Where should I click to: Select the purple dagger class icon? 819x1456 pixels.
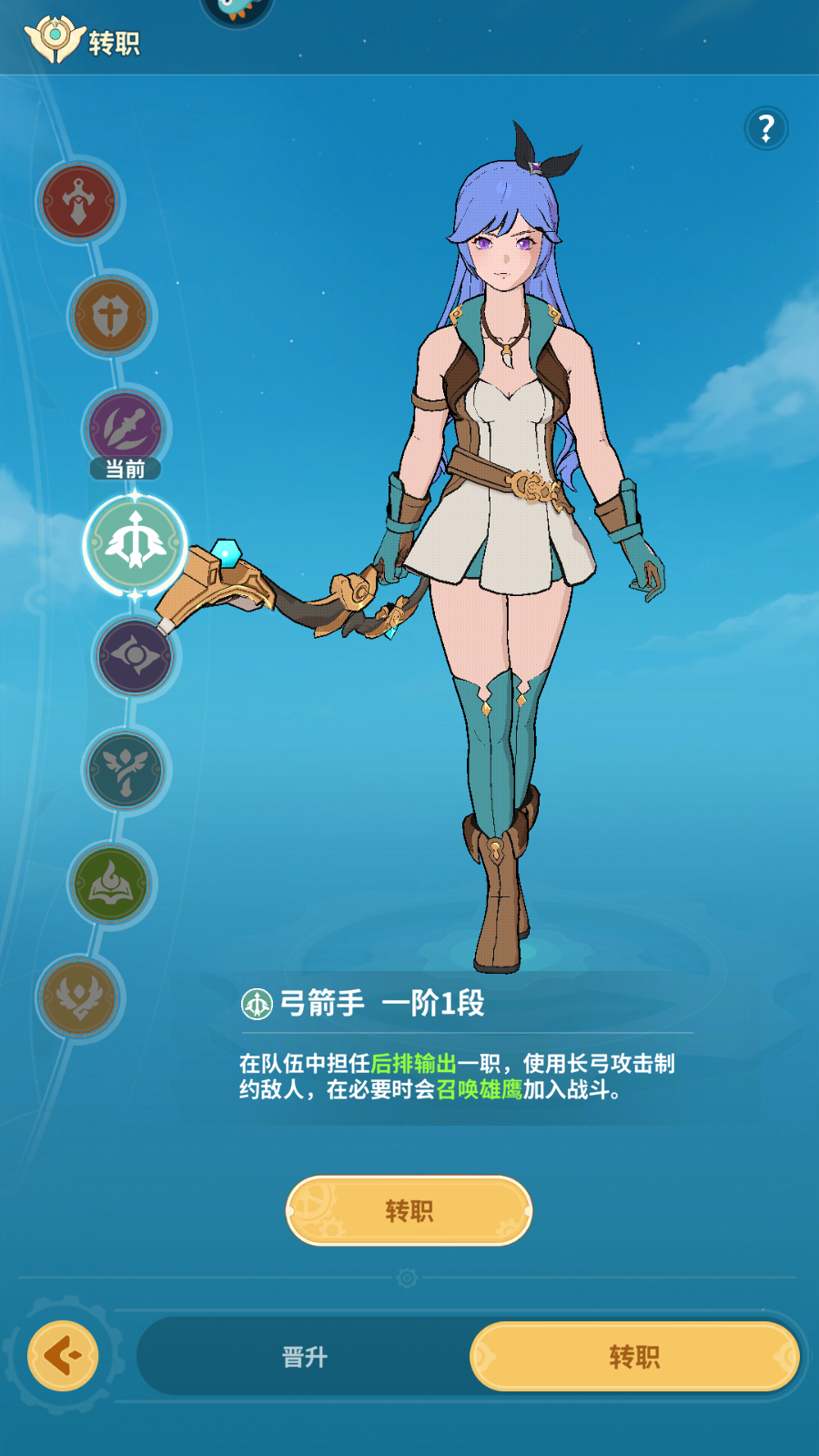pyautogui.click(x=126, y=428)
